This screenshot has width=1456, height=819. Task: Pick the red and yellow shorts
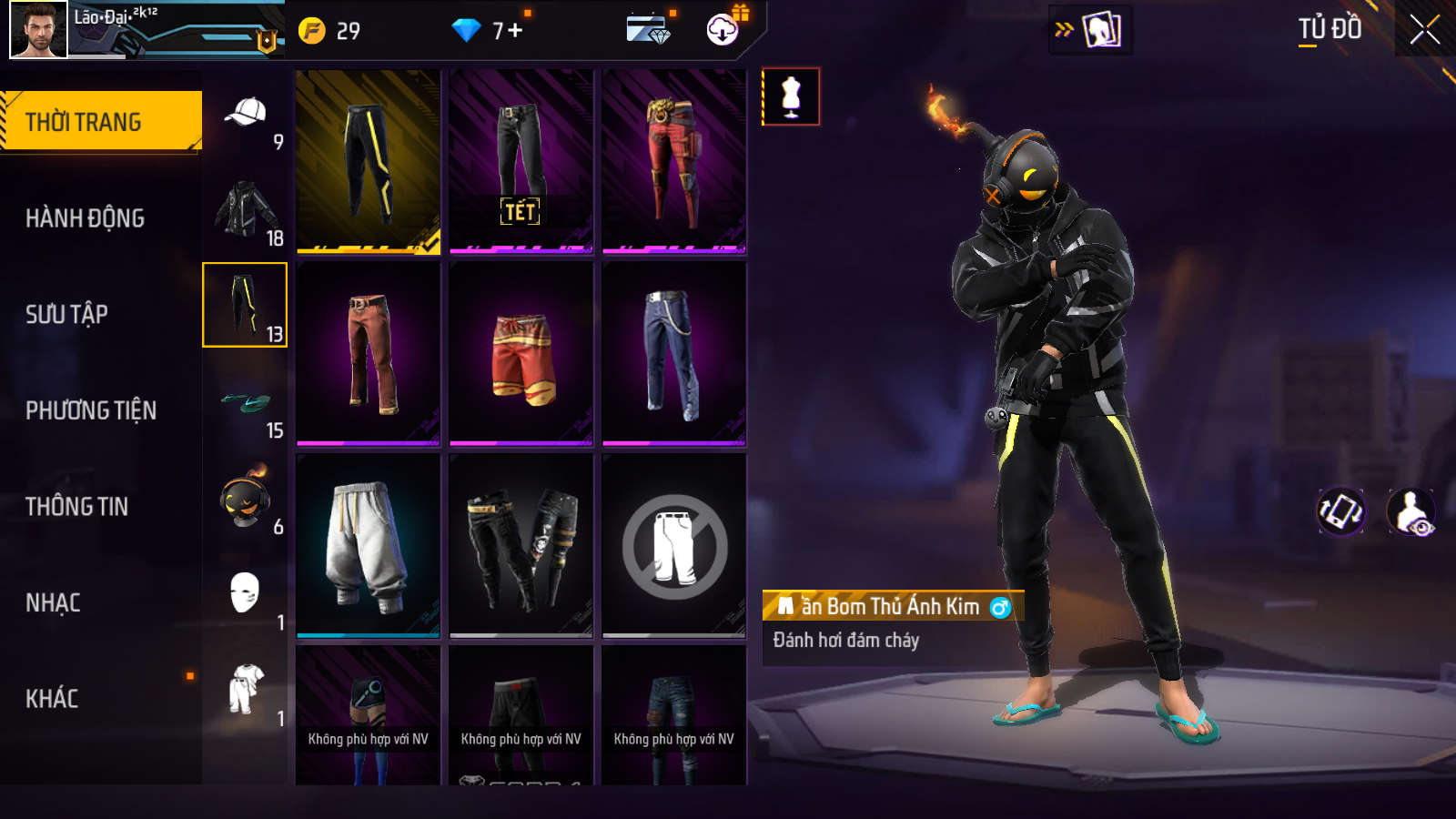[x=521, y=355]
